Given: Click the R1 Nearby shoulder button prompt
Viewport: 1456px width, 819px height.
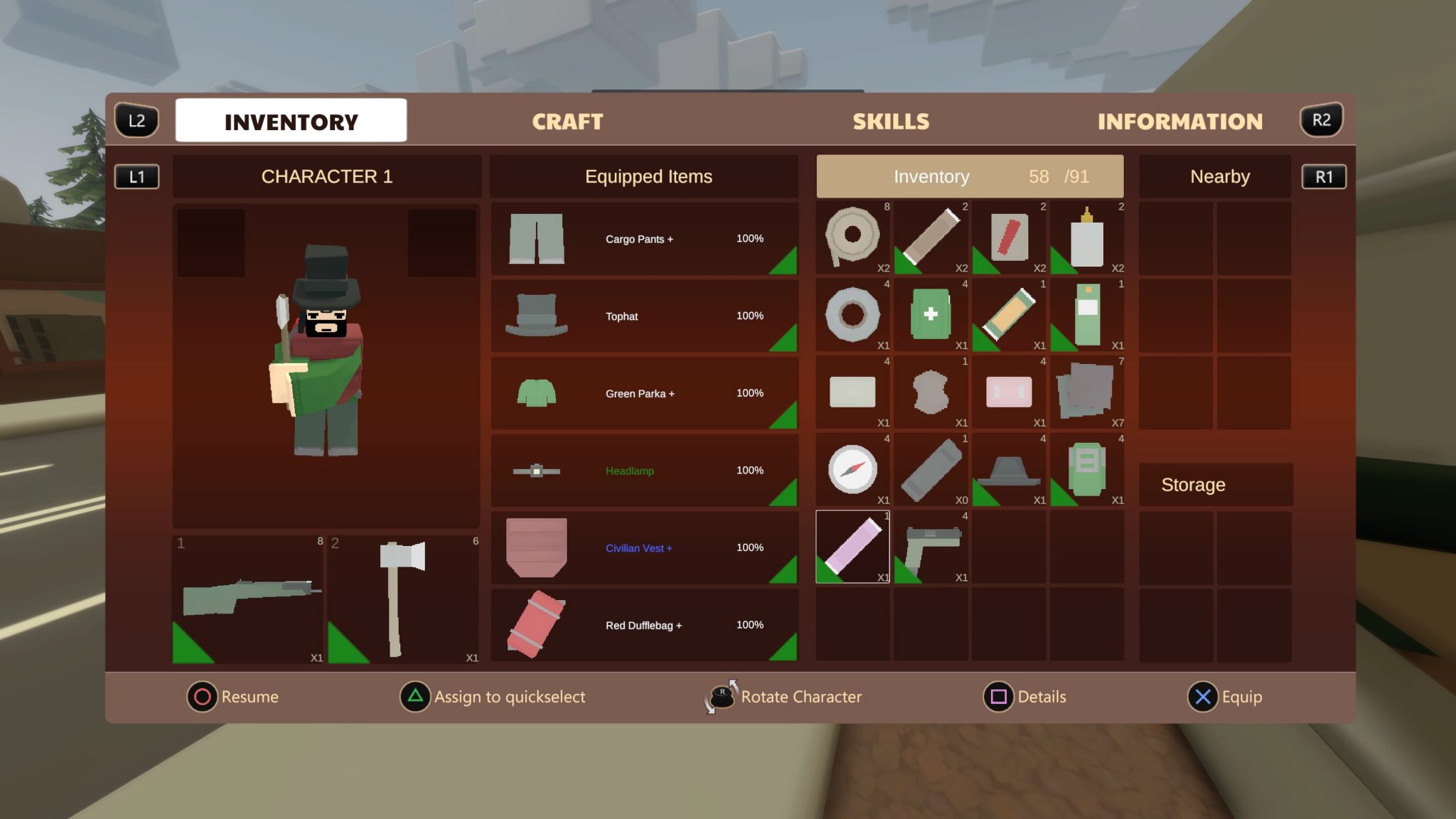Looking at the screenshot, I should [x=1324, y=176].
